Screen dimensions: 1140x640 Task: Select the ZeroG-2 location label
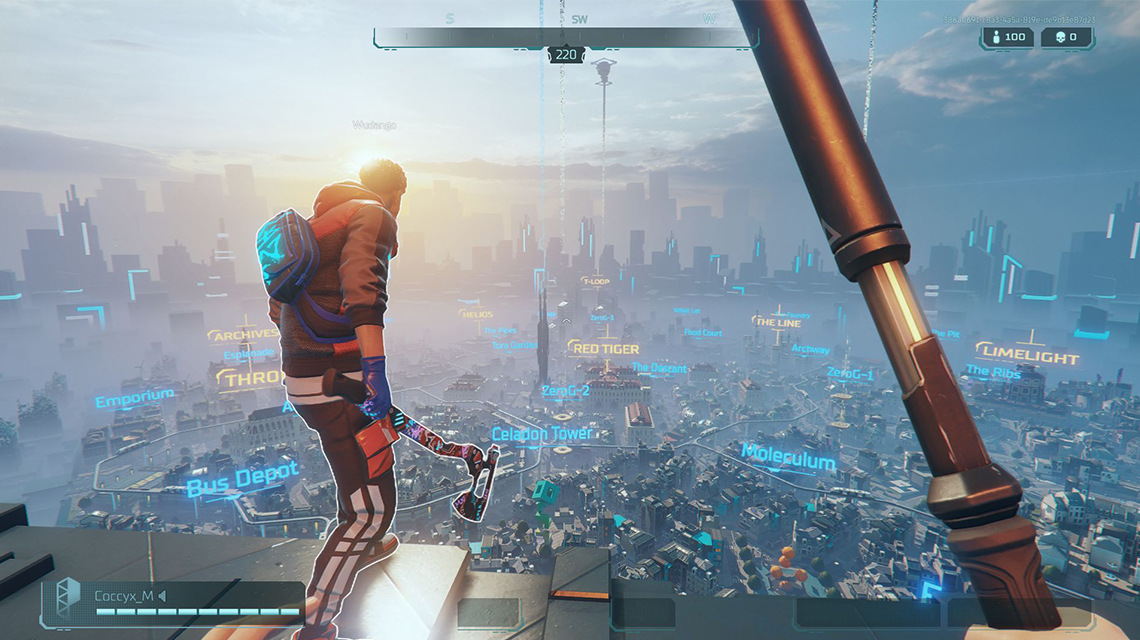click(567, 389)
